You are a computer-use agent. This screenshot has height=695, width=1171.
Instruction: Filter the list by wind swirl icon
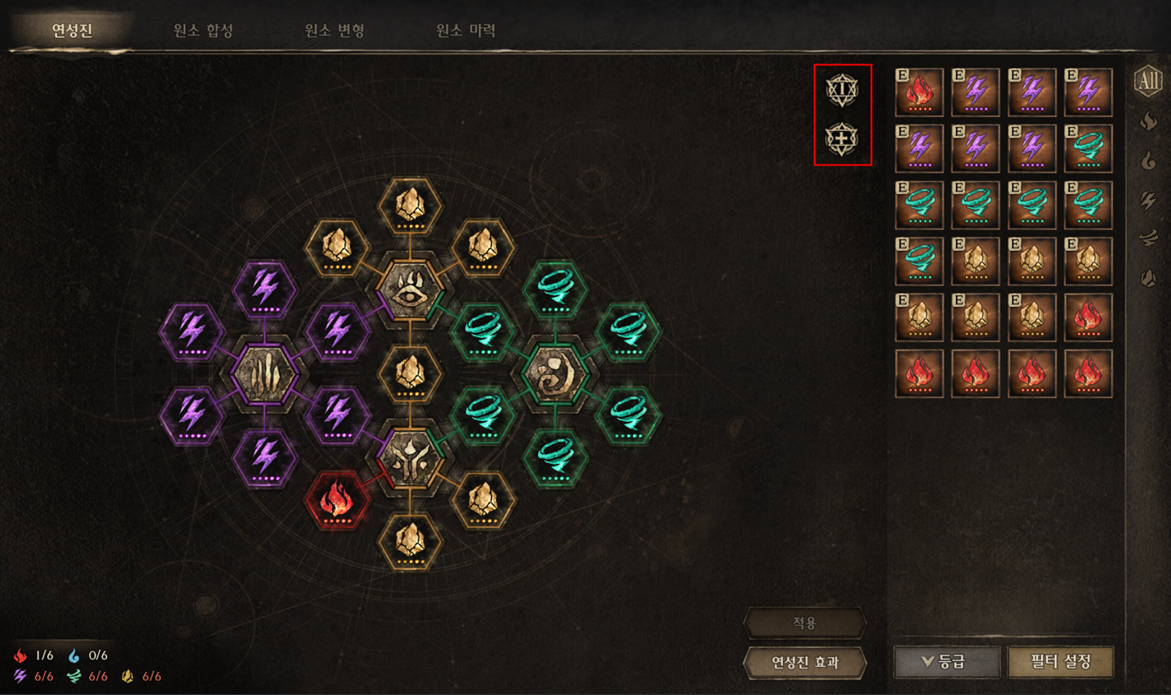[1148, 239]
